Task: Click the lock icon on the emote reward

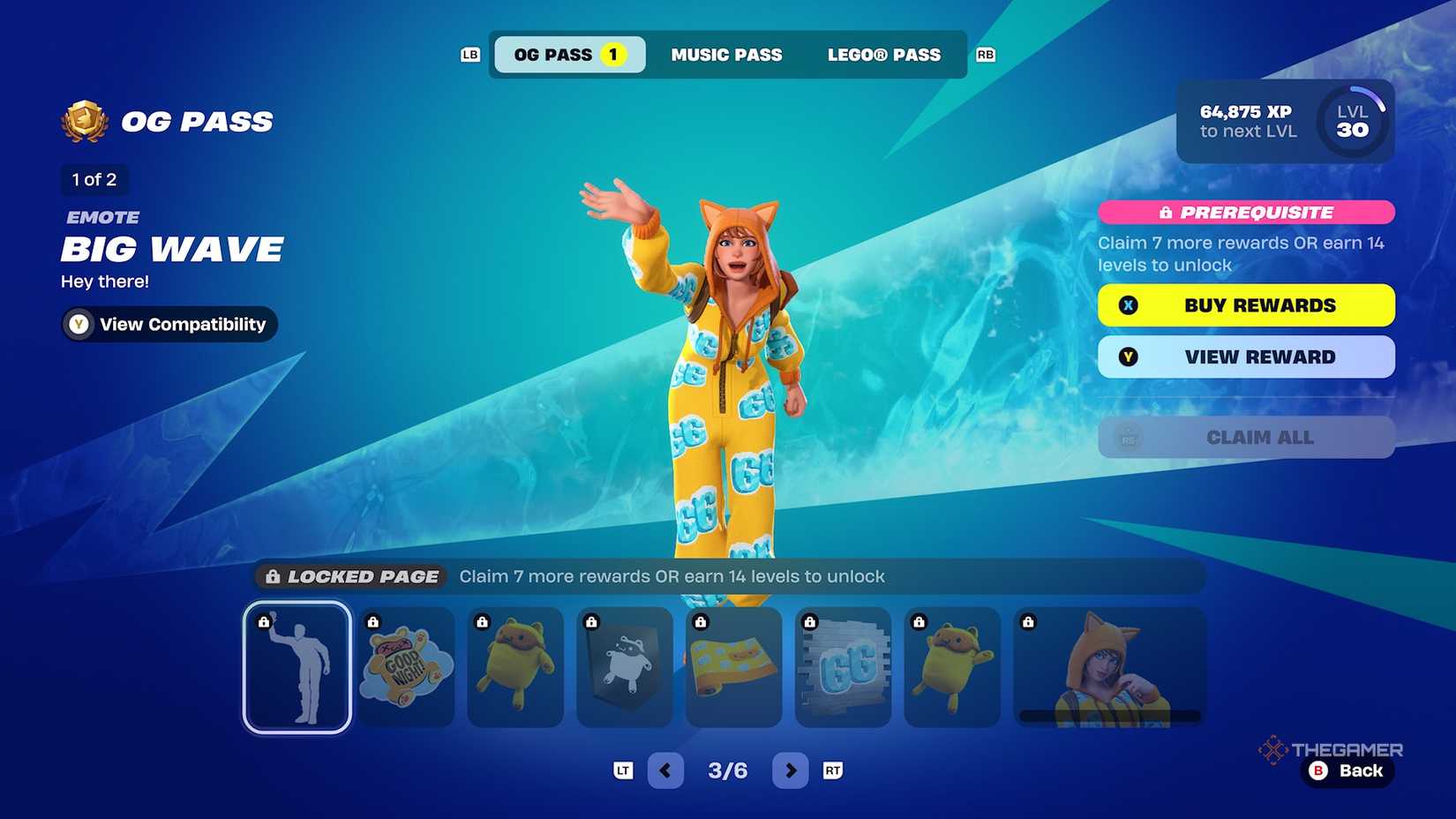Action: point(265,623)
